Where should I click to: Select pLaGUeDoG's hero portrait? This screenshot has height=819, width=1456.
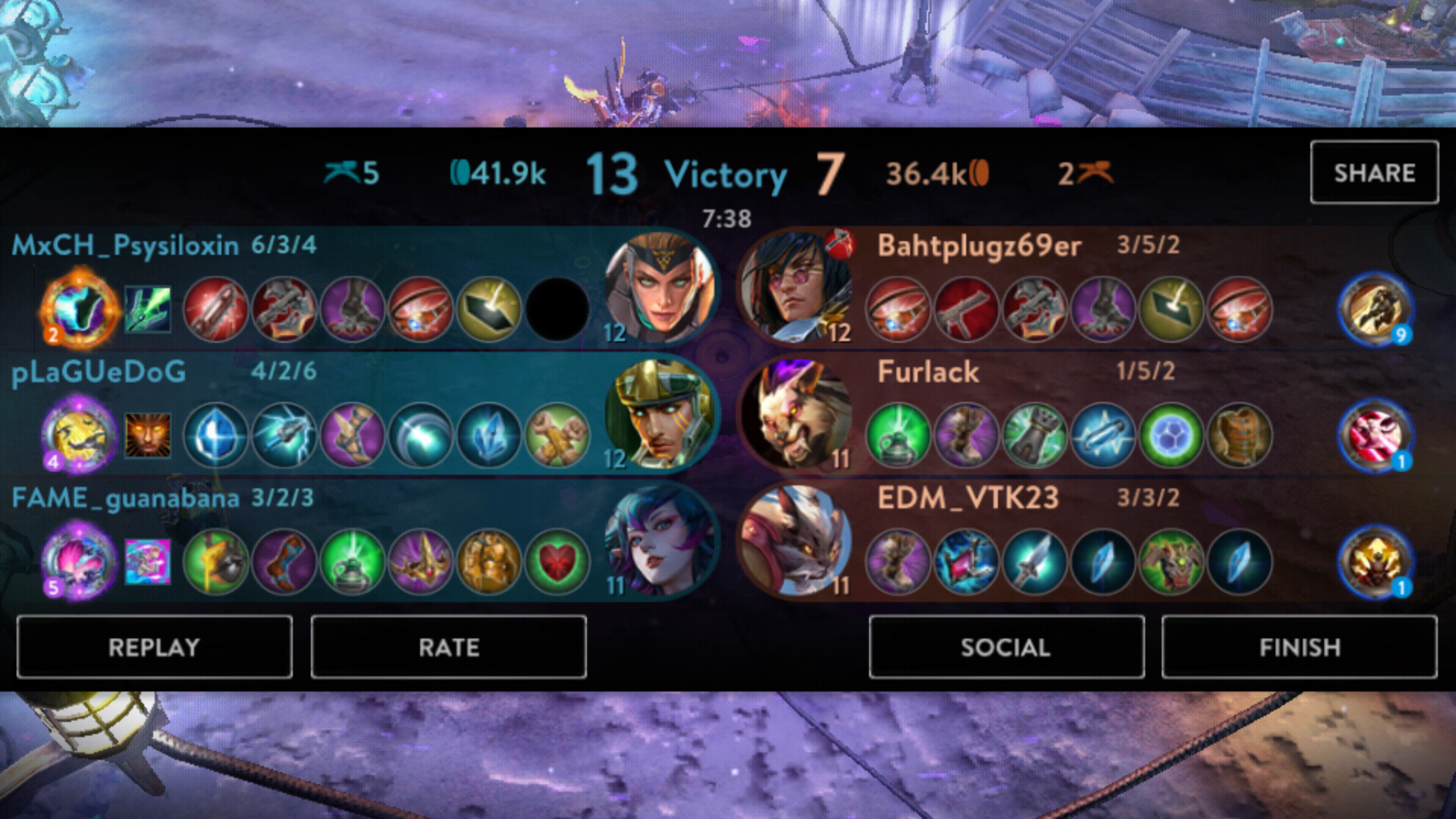pyautogui.click(x=660, y=415)
